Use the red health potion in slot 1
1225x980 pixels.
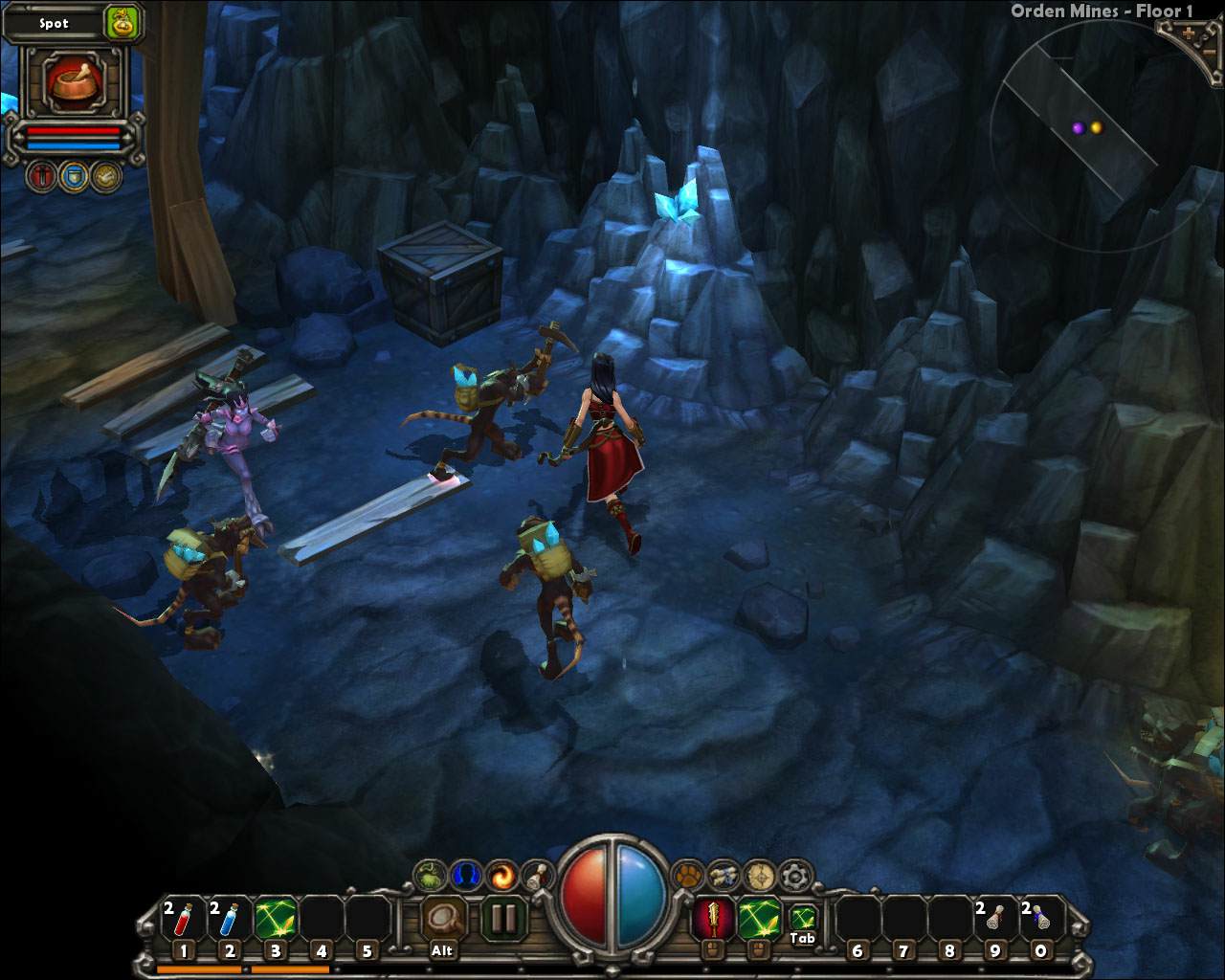click(183, 921)
